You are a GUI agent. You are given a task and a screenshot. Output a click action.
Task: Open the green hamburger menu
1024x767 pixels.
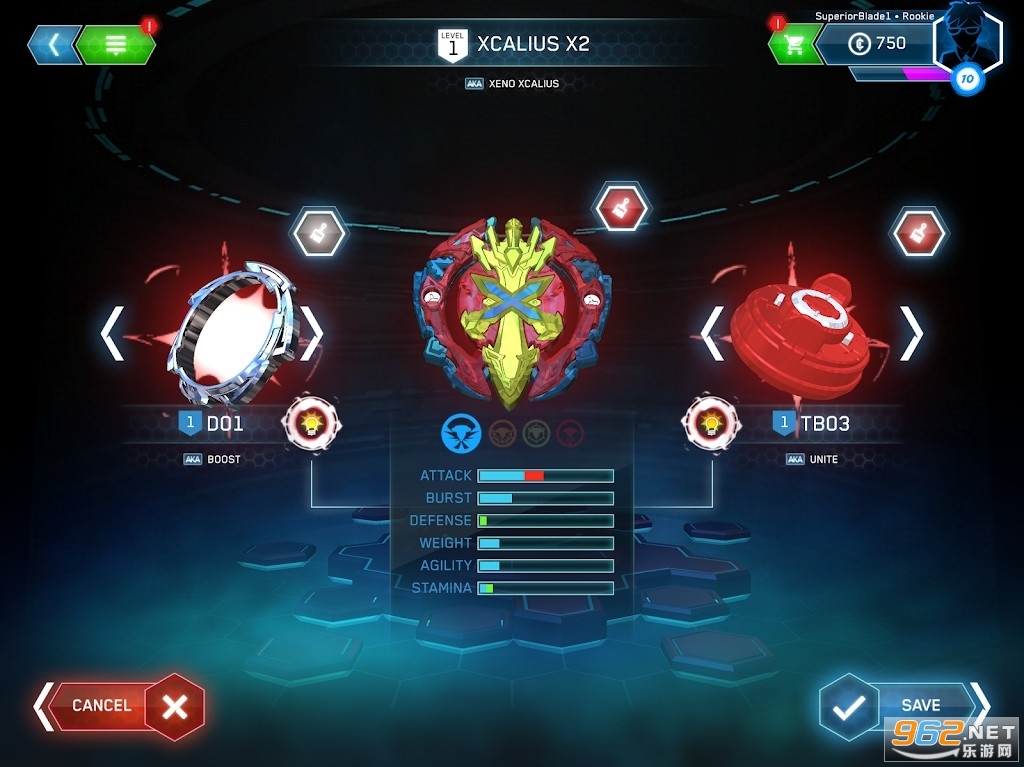pos(115,45)
